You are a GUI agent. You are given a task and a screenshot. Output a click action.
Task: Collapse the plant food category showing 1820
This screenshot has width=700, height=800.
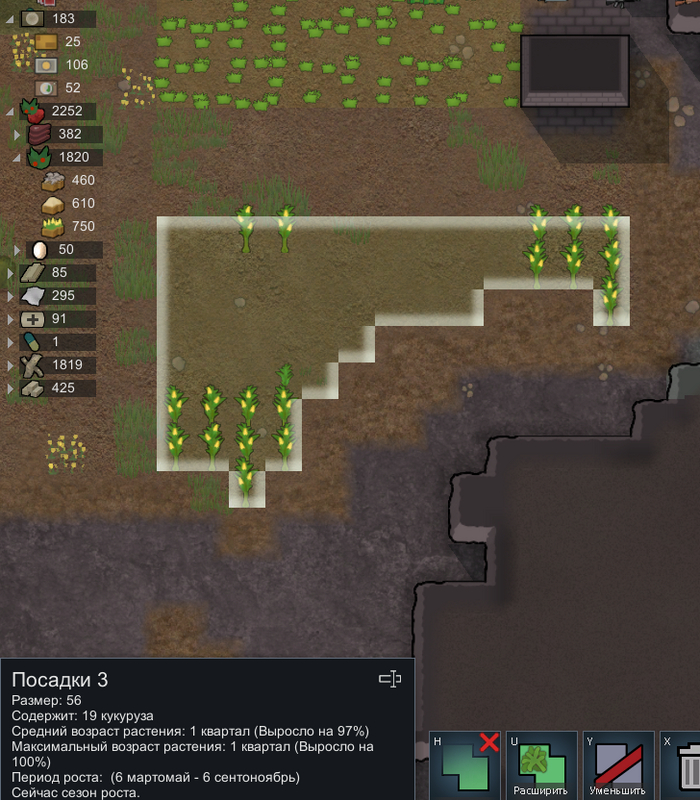(x=17, y=157)
